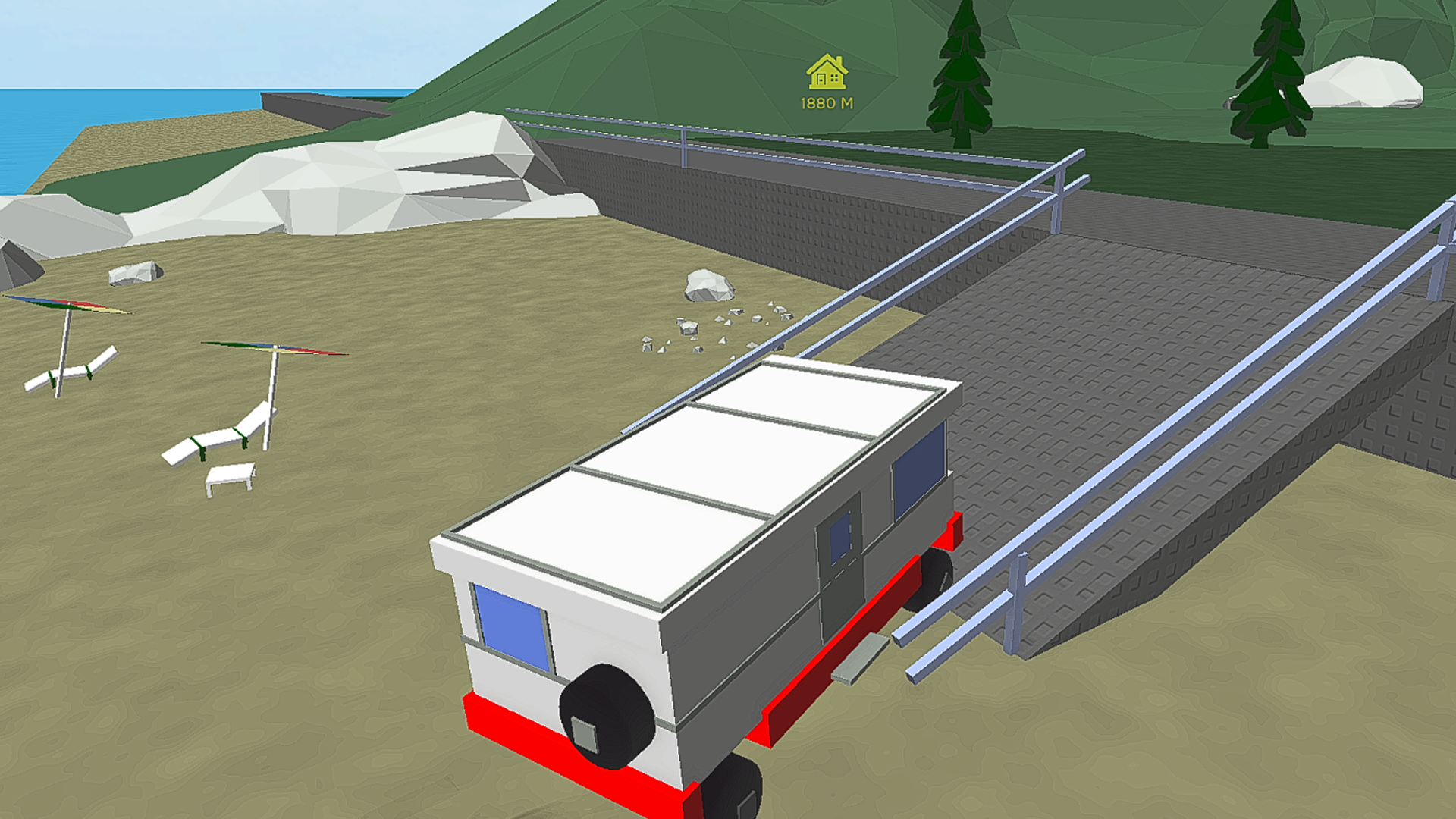Viewport: 1456px width, 819px height.
Task: Click the yellow house waypoint icon
Action: tap(827, 72)
